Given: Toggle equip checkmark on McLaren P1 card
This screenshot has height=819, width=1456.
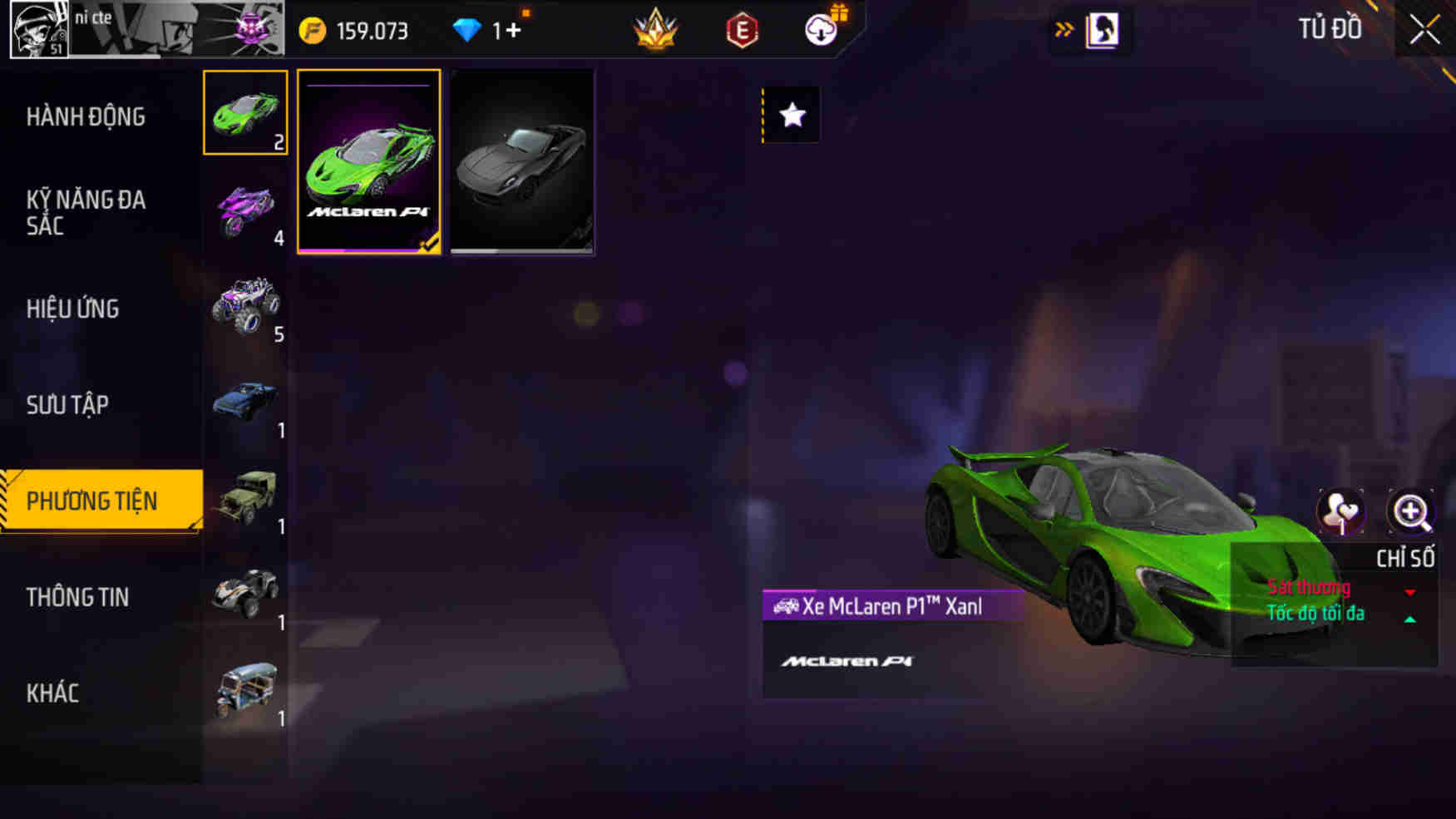Looking at the screenshot, I should click(x=430, y=243).
